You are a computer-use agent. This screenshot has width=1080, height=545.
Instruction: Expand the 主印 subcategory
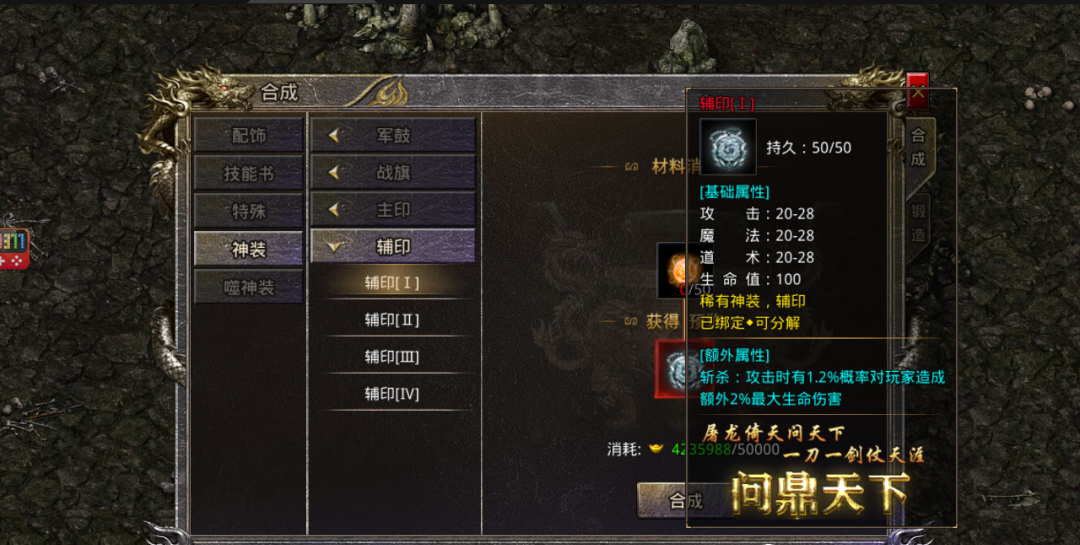pos(392,209)
